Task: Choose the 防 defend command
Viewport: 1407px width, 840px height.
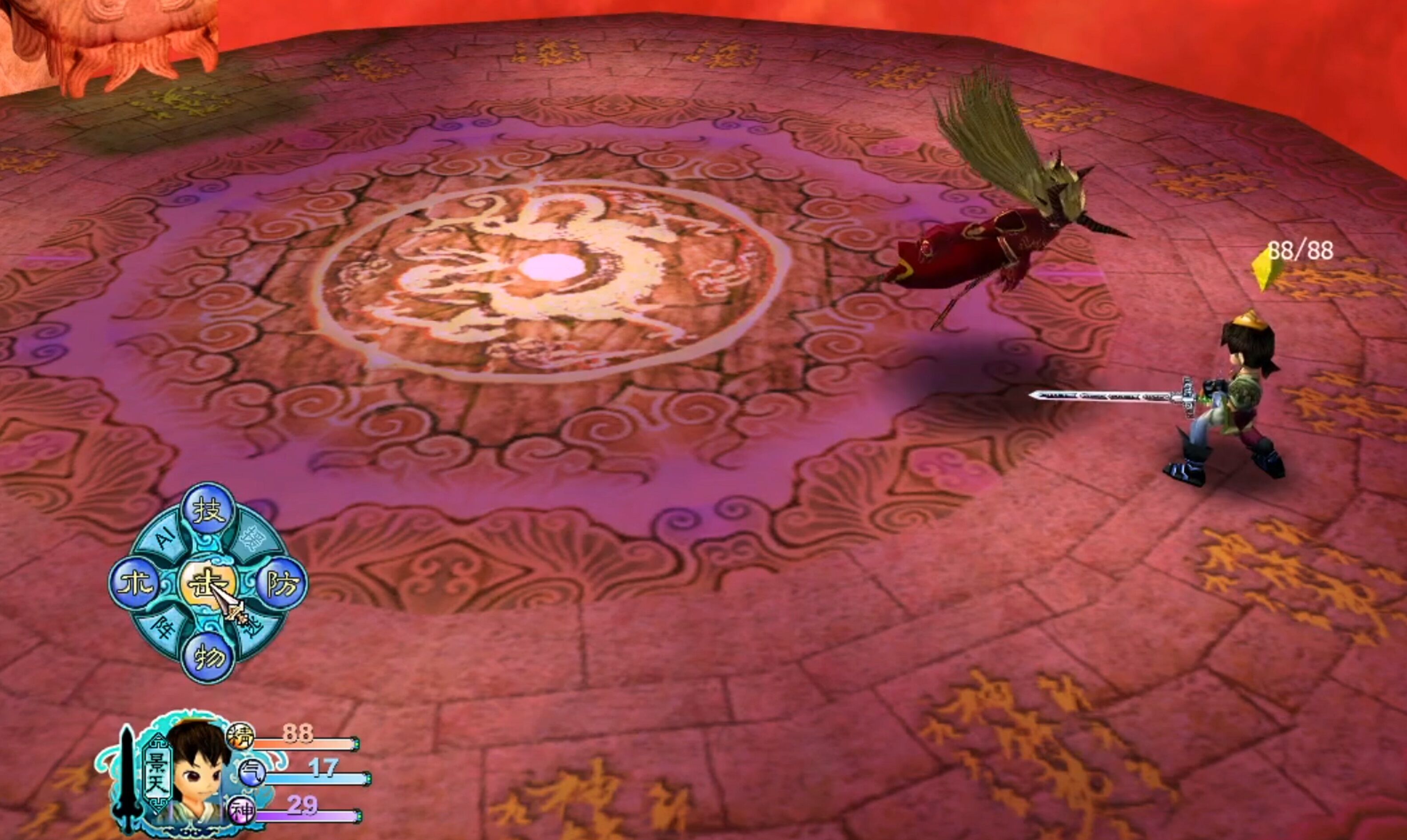Action: (281, 584)
